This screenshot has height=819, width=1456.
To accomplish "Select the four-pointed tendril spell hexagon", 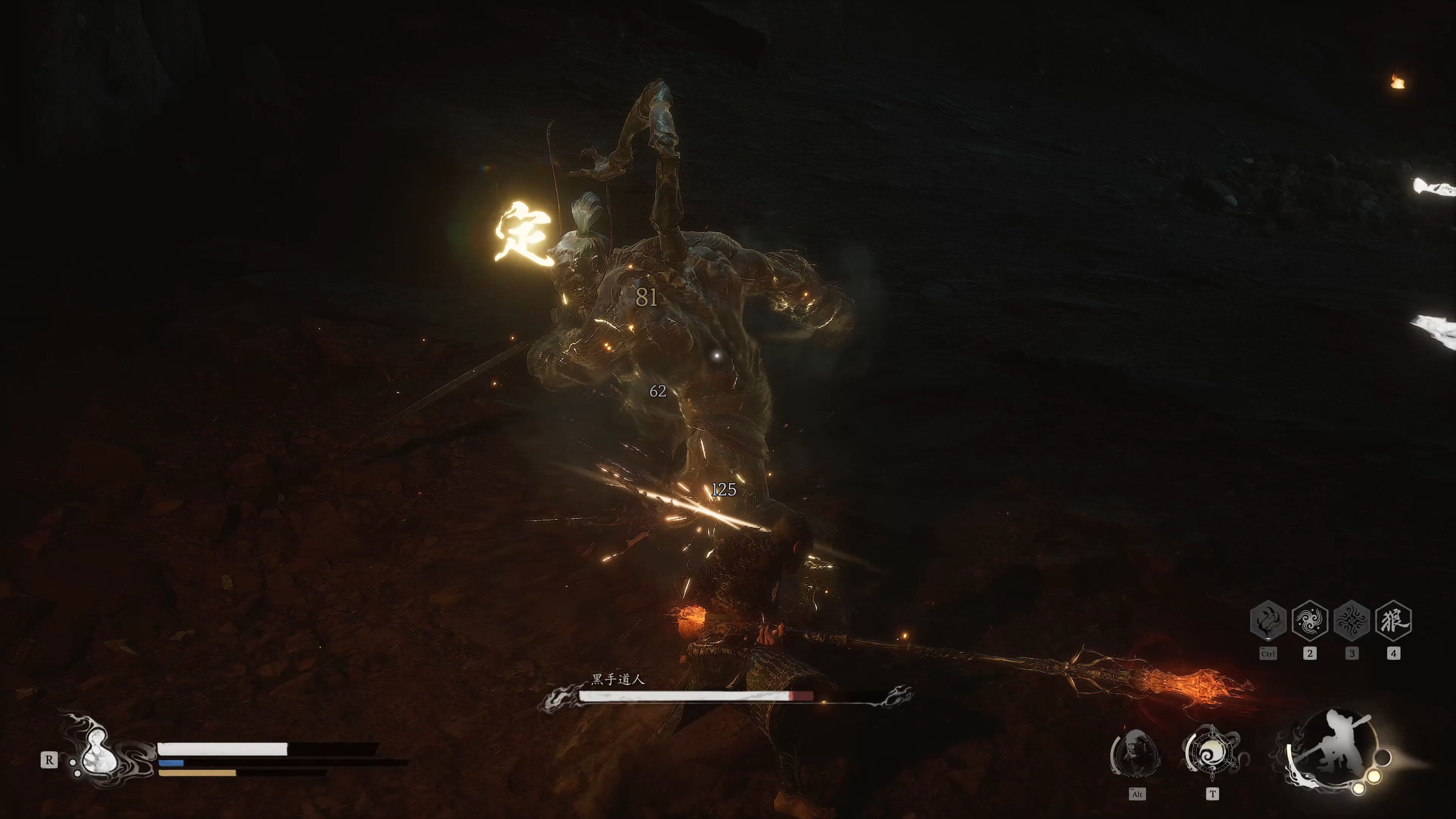I will click(1351, 621).
